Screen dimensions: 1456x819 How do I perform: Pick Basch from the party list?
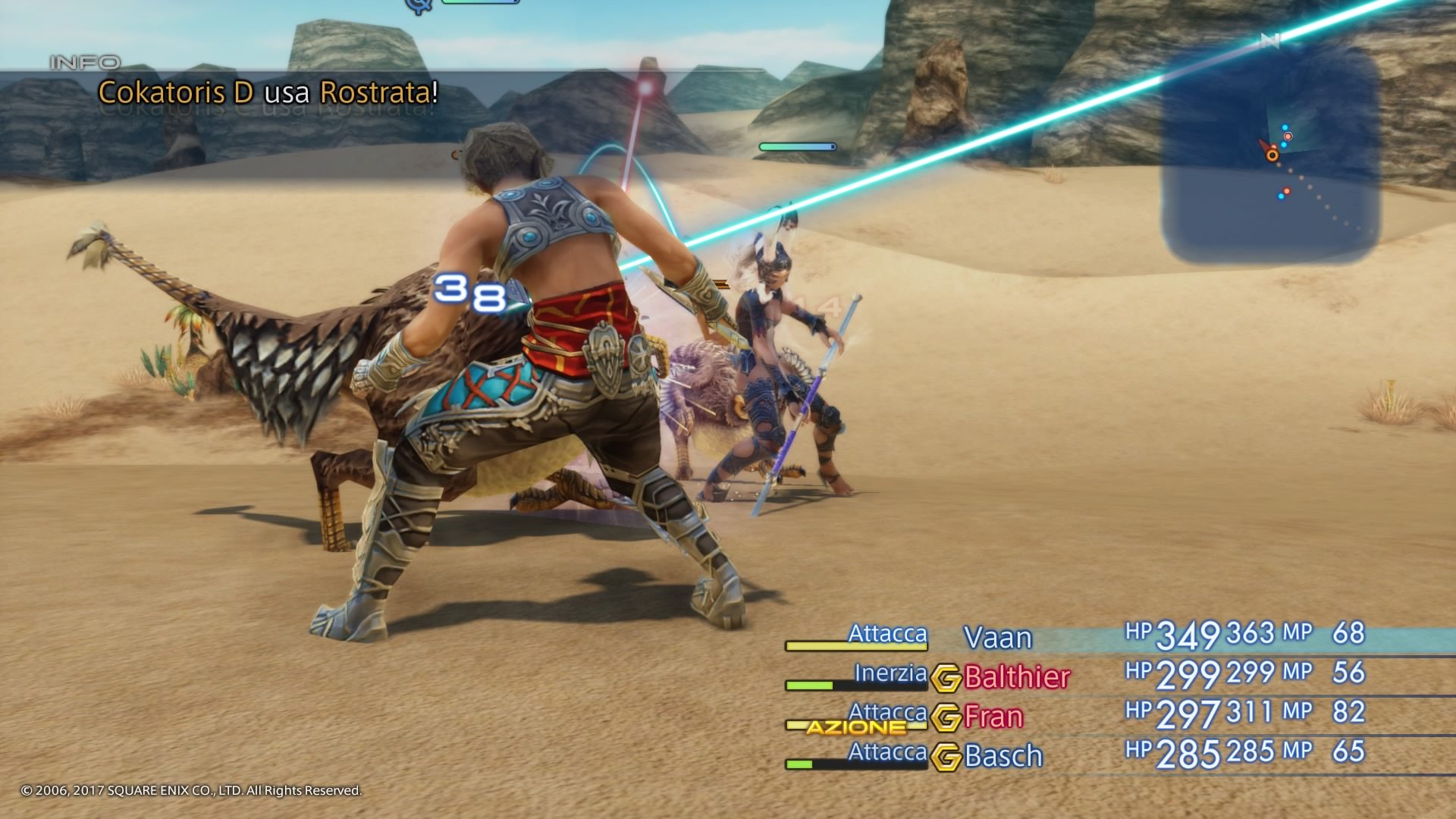(1003, 756)
